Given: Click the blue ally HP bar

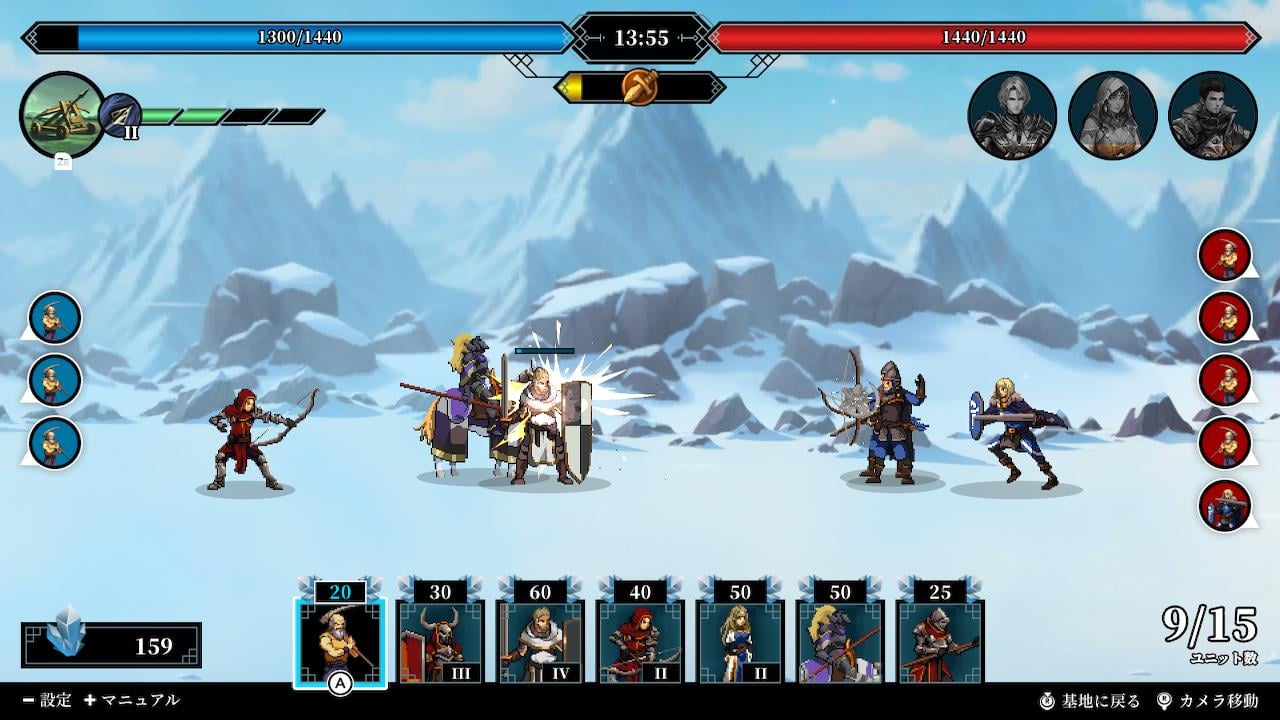Looking at the screenshot, I should (300, 36).
